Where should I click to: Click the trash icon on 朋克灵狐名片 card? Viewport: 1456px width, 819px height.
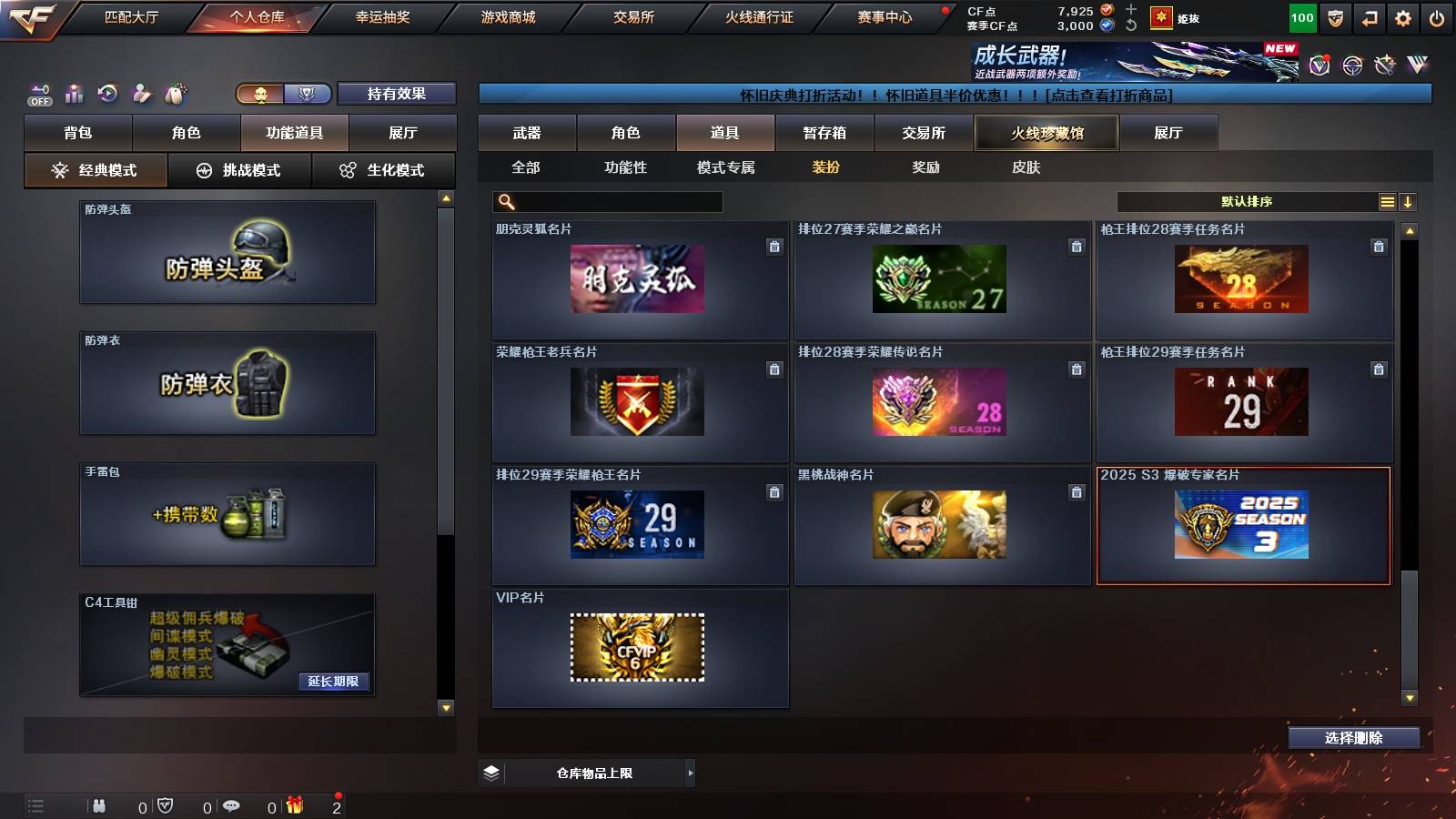click(774, 245)
